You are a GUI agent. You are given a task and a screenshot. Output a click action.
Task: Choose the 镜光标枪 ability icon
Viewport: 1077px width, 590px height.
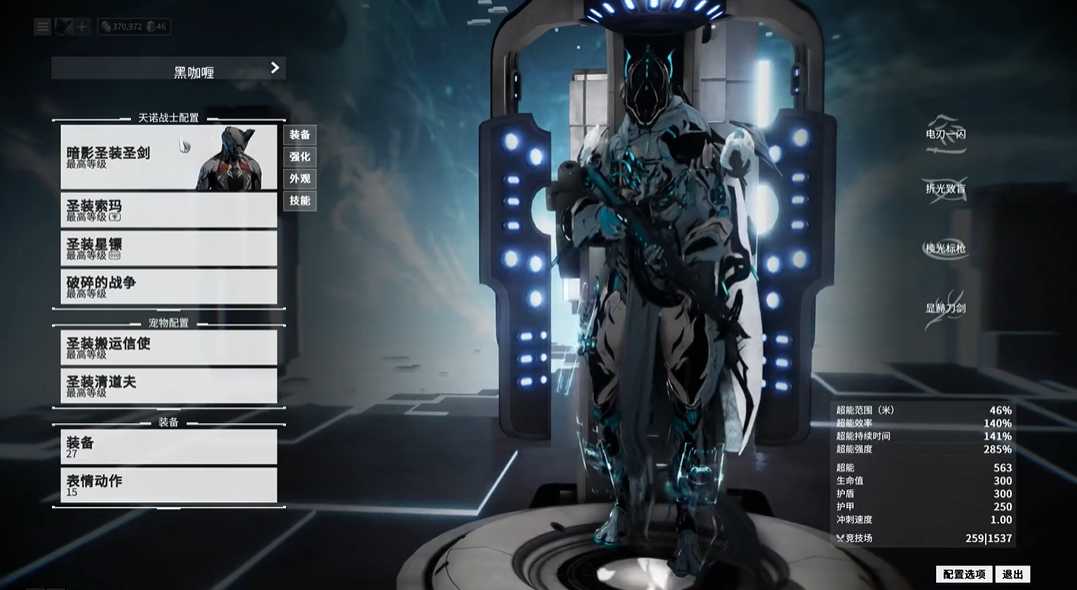(x=945, y=248)
